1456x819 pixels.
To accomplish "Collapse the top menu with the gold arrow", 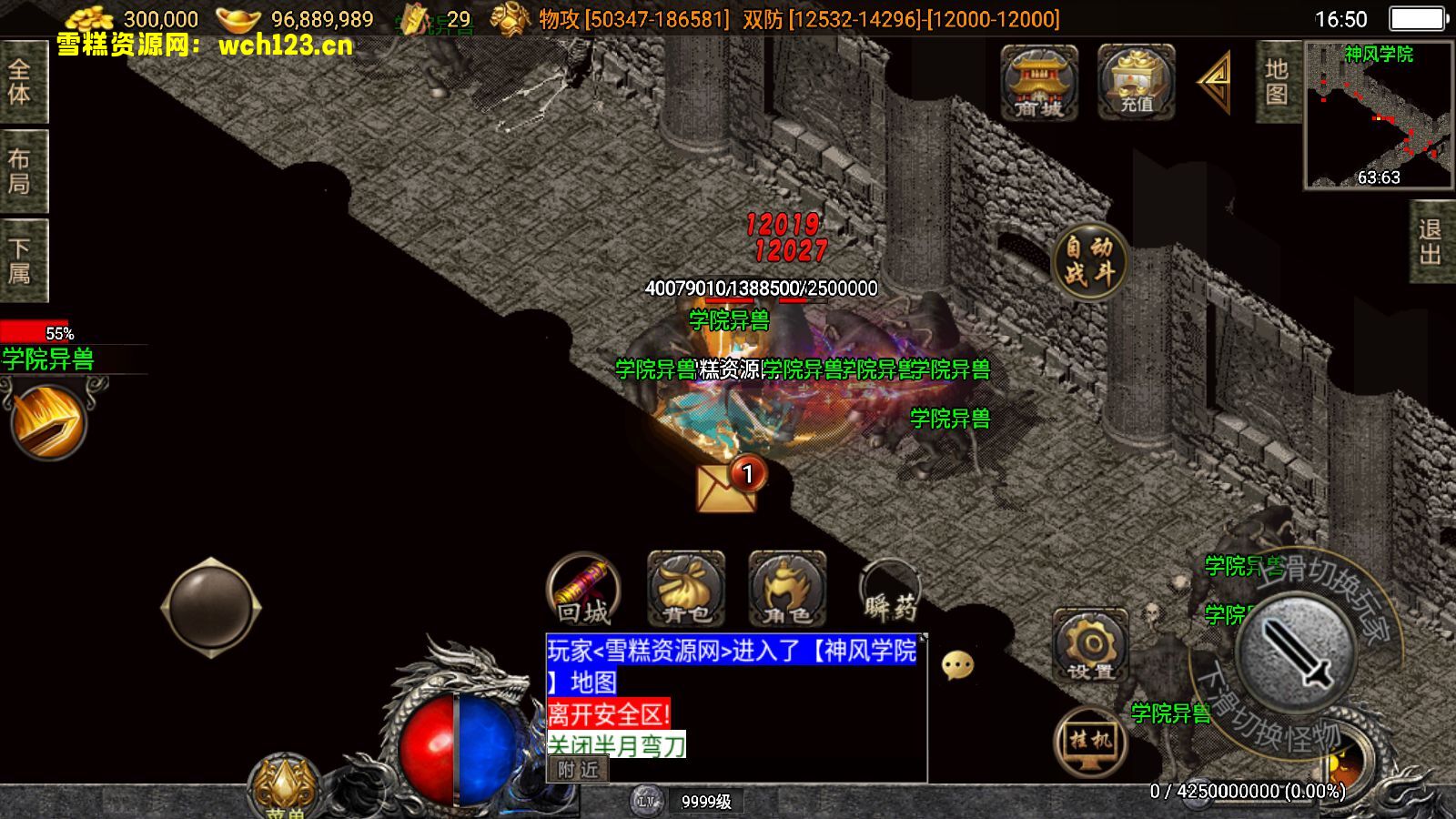I will coord(1217,82).
